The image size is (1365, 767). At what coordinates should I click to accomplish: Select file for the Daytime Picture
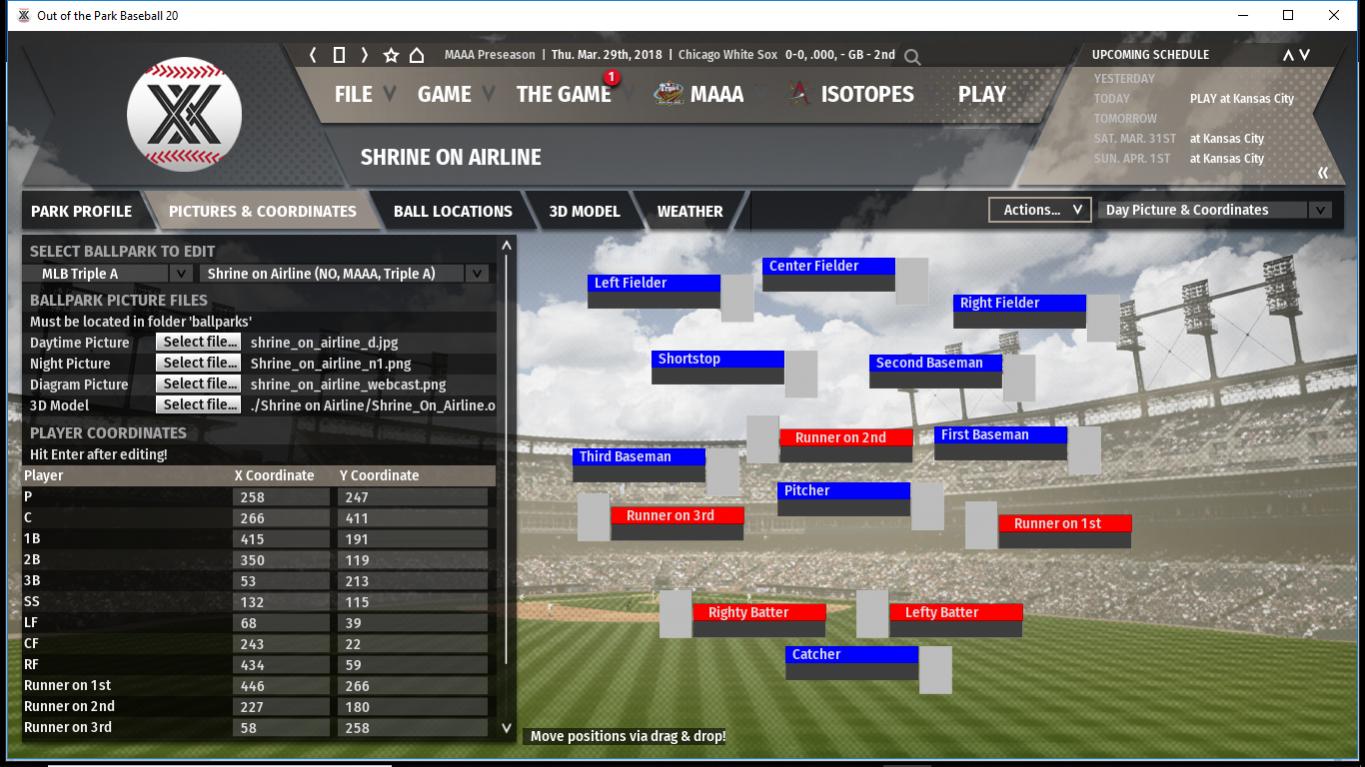[x=198, y=342]
